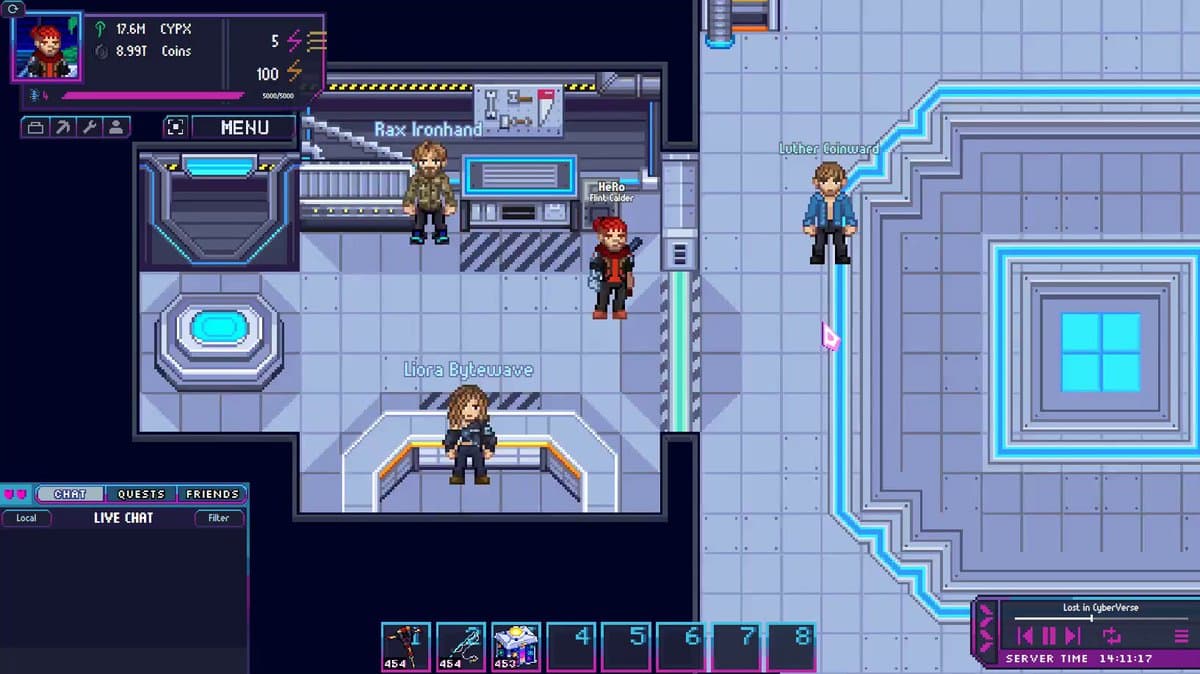
Task: Switch to the Quests tab
Action: (x=141, y=494)
